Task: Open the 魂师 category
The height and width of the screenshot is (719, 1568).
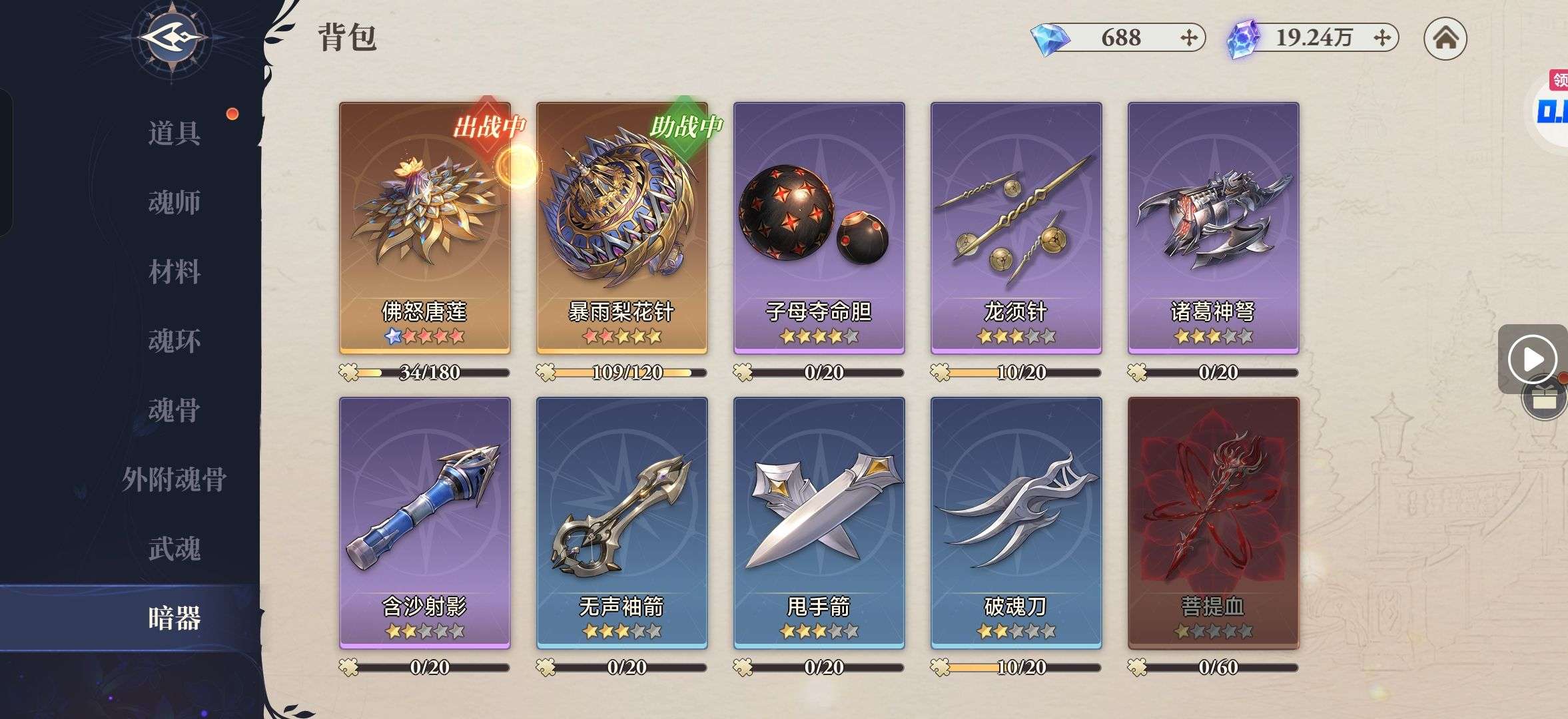Action: (x=175, y=202)
